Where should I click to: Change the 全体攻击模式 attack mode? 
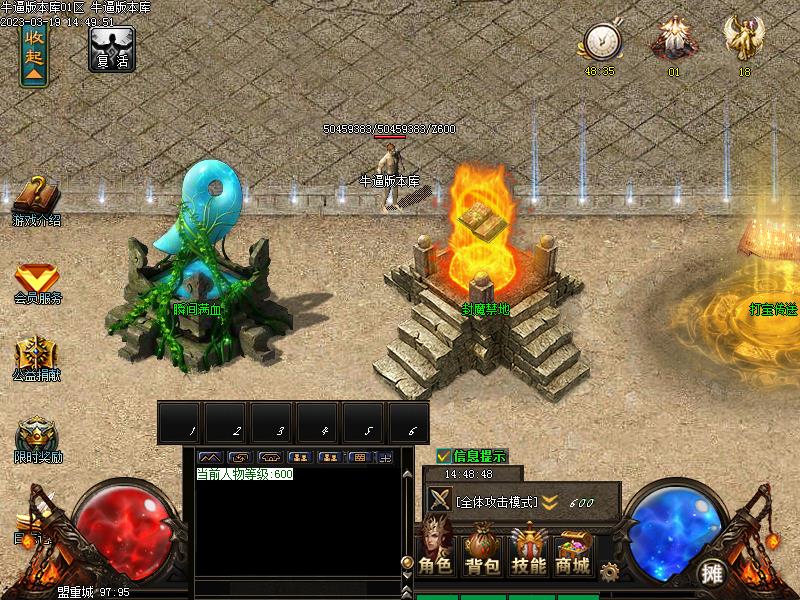click(x=497, y=501)
